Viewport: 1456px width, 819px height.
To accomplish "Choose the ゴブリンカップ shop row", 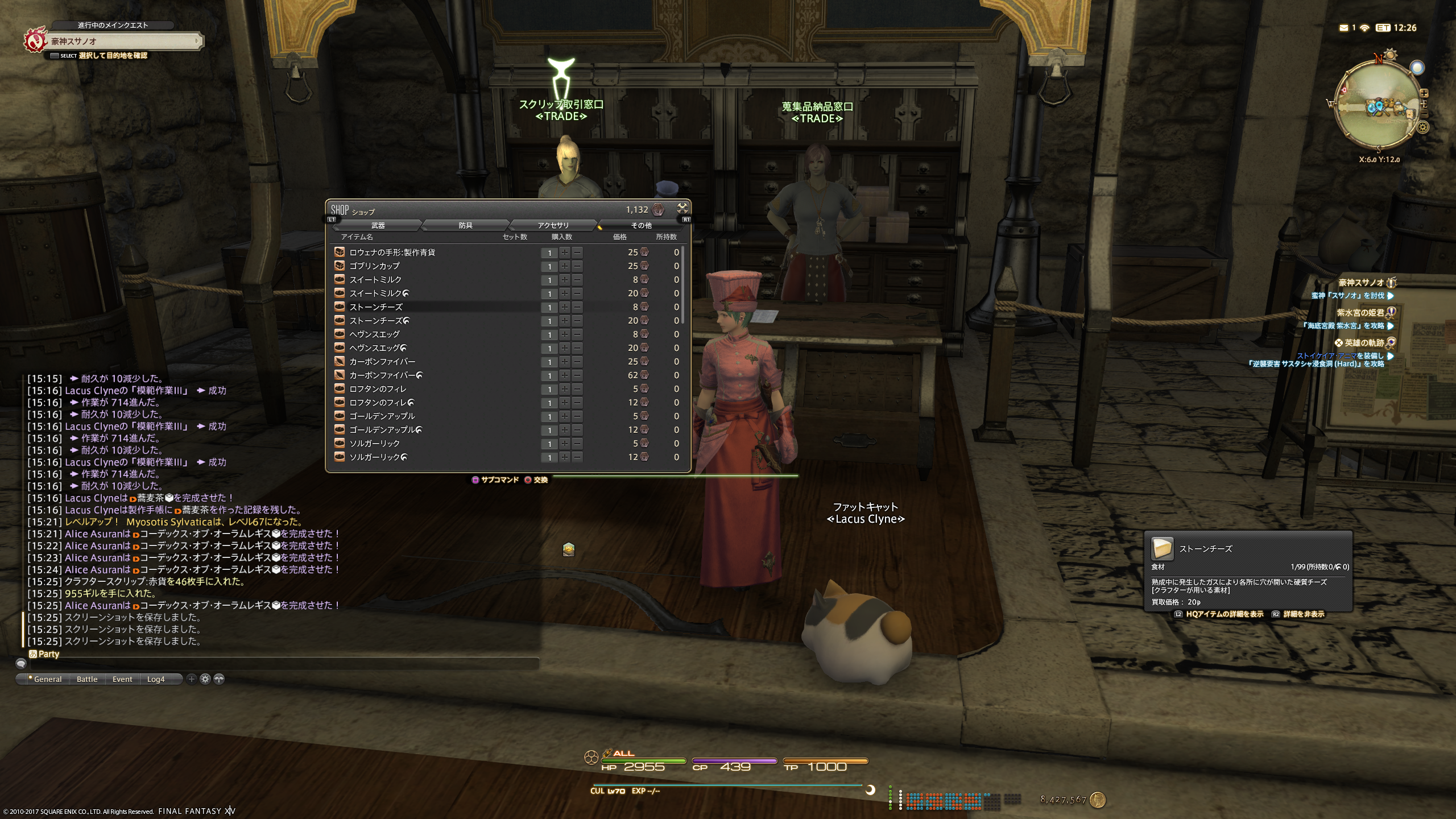I will coord(374,266).
